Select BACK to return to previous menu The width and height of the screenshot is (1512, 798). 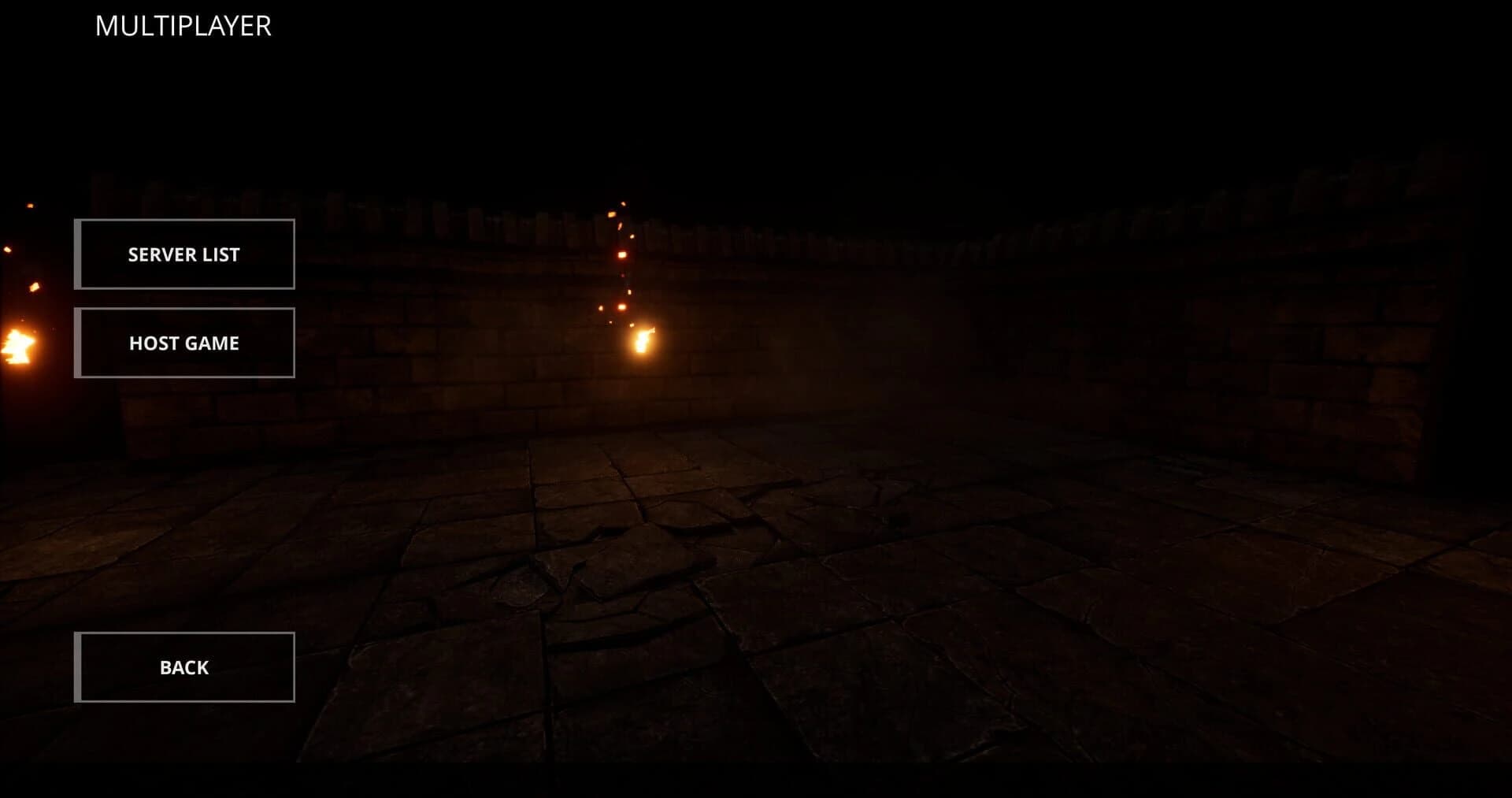click(x=184, y=666)
